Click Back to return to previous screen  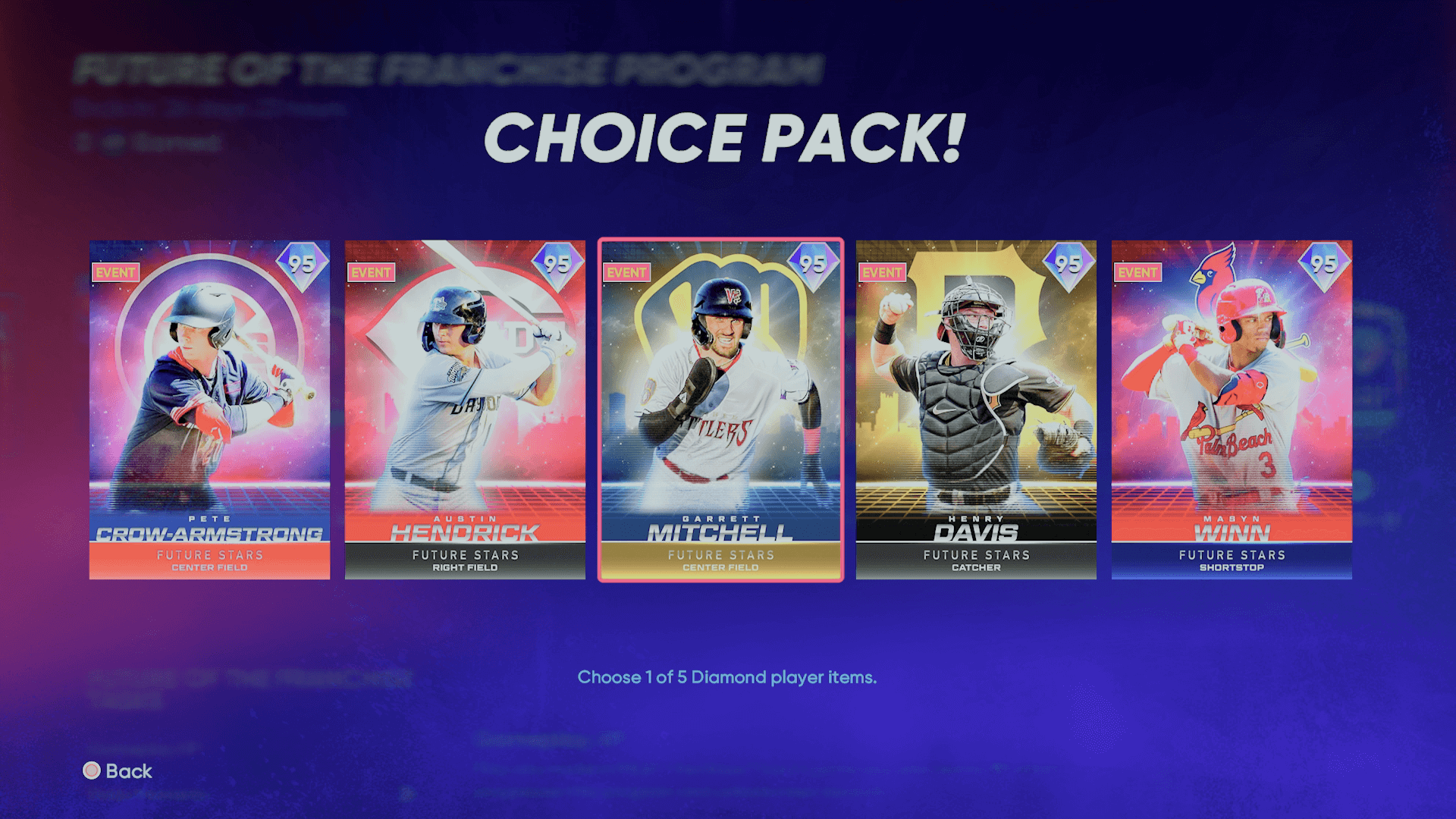pyautogui.click(x=127, y=771)
